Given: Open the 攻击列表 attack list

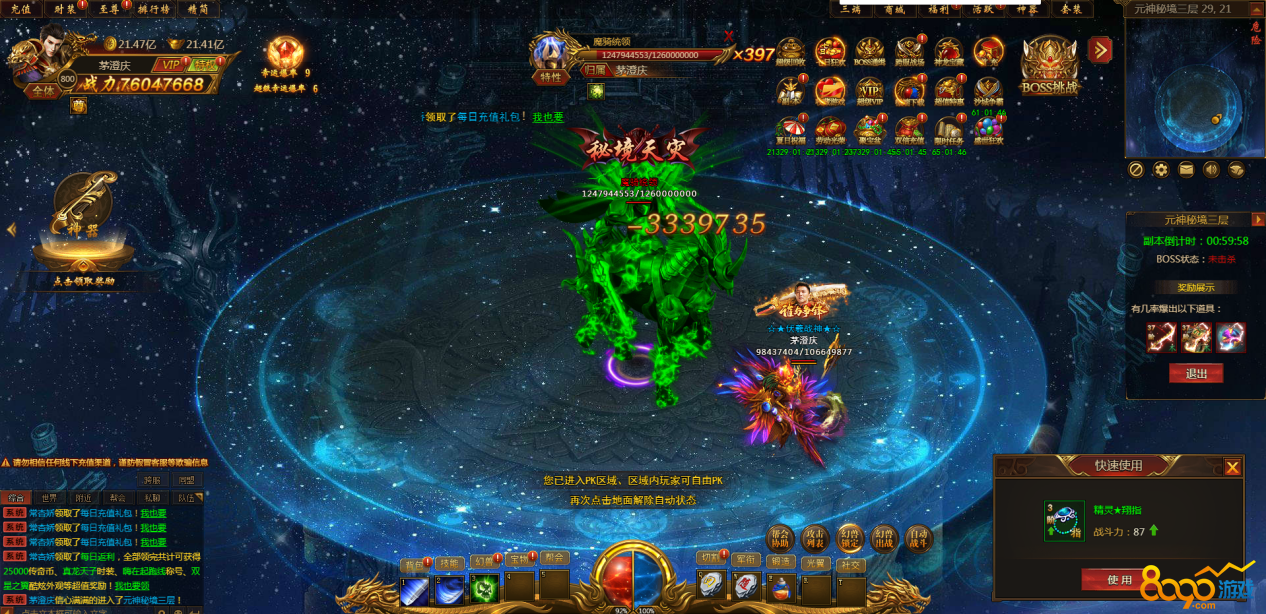Looking at the screenshot, I should pyautogui.click(x=814, y=538).
